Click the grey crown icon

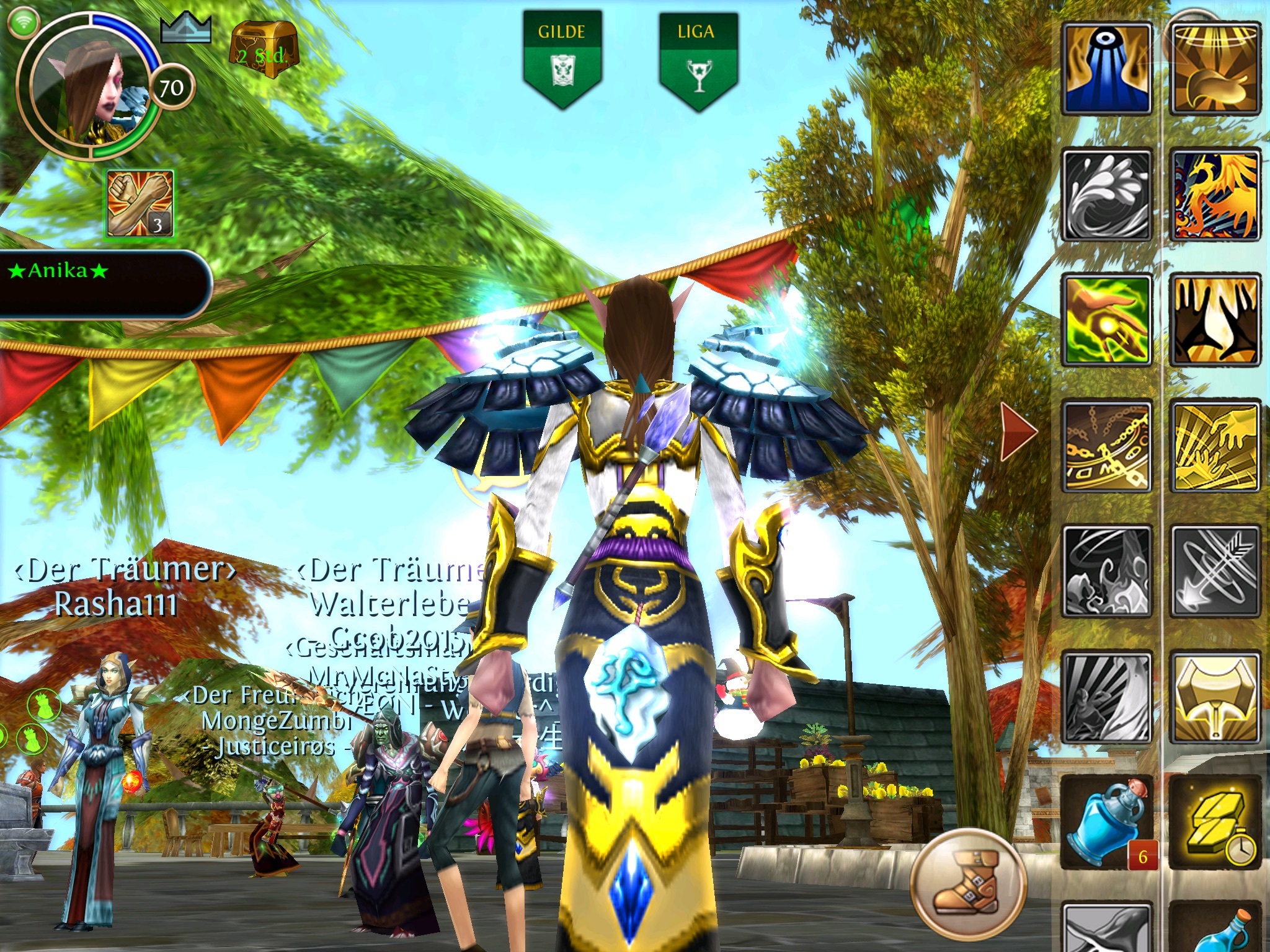(185, 29)
